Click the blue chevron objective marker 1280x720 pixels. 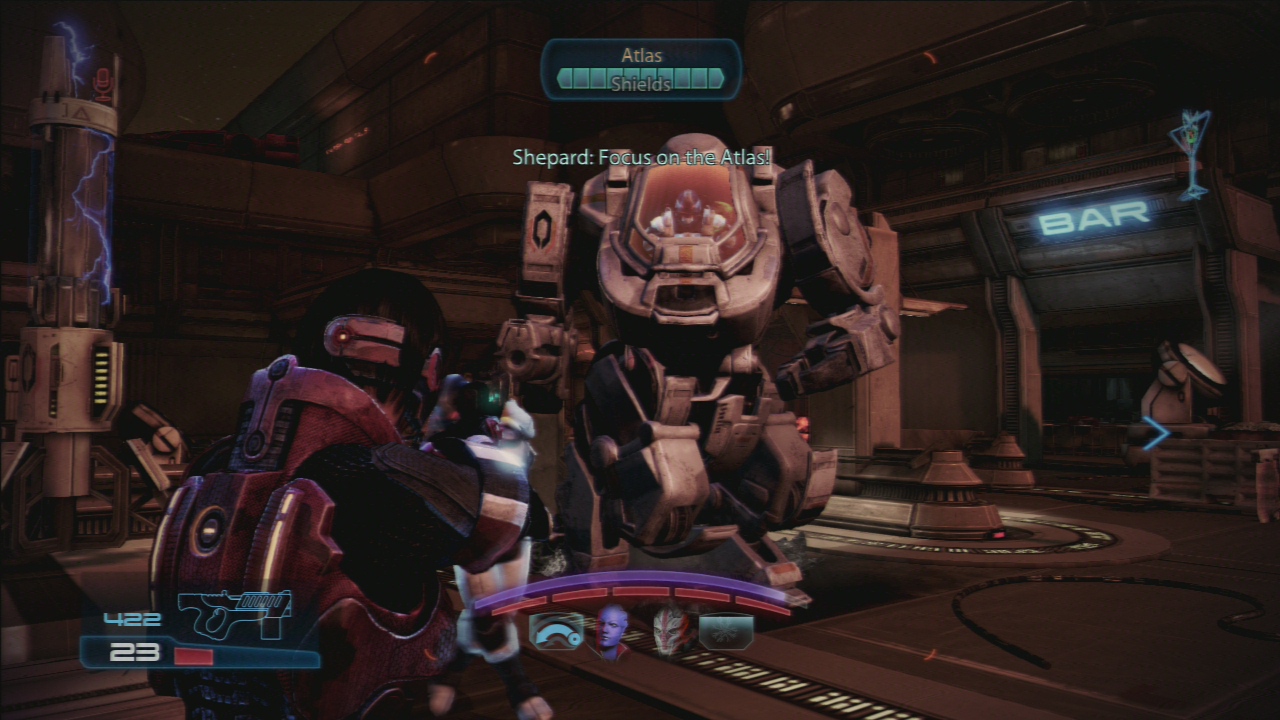(x=1156, y=433)
